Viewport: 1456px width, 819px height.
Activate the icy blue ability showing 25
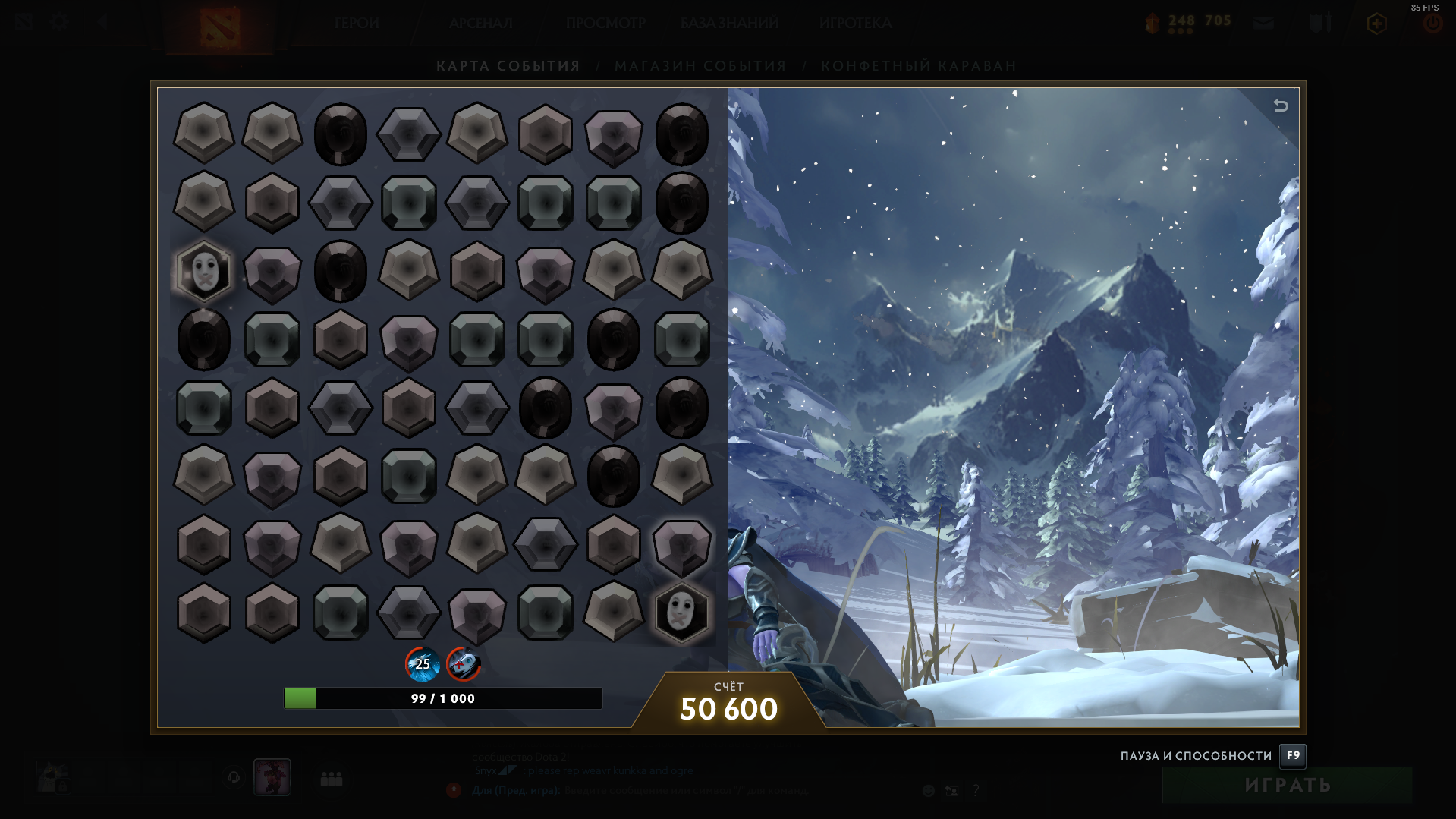pyautogui.click(x=422, y=664)
